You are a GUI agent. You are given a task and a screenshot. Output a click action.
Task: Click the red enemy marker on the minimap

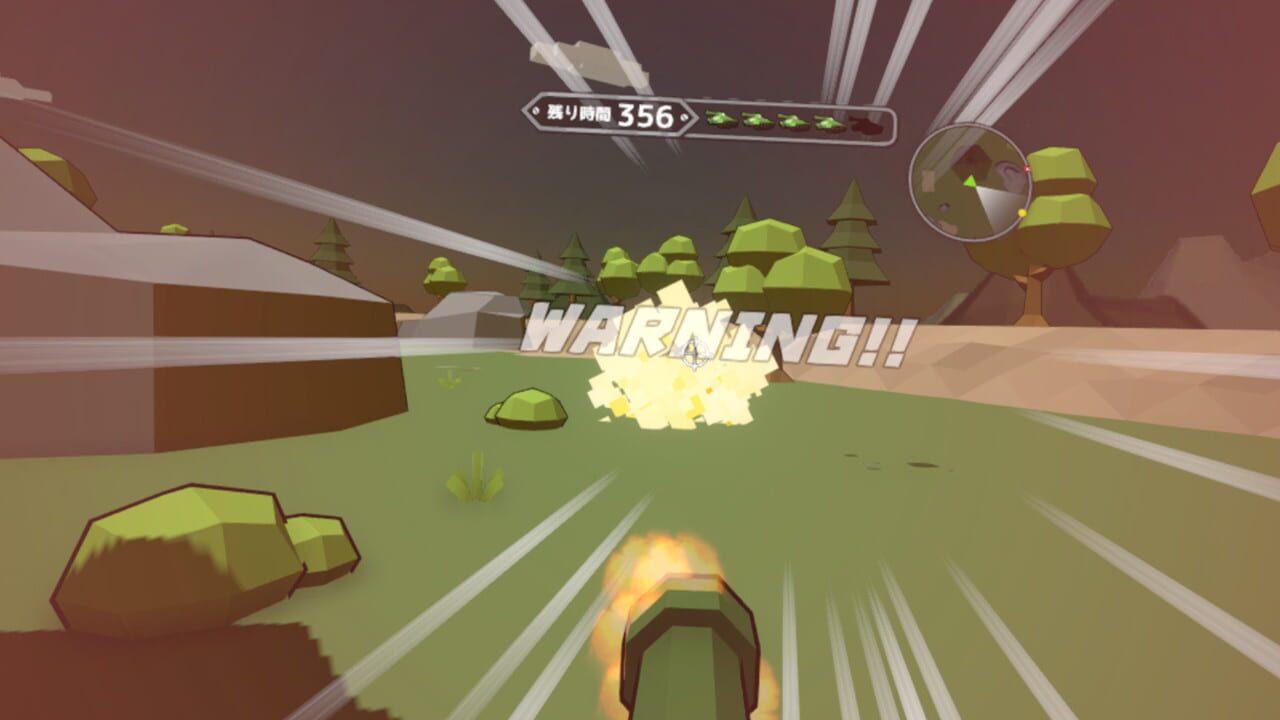tap(1026, 167)
